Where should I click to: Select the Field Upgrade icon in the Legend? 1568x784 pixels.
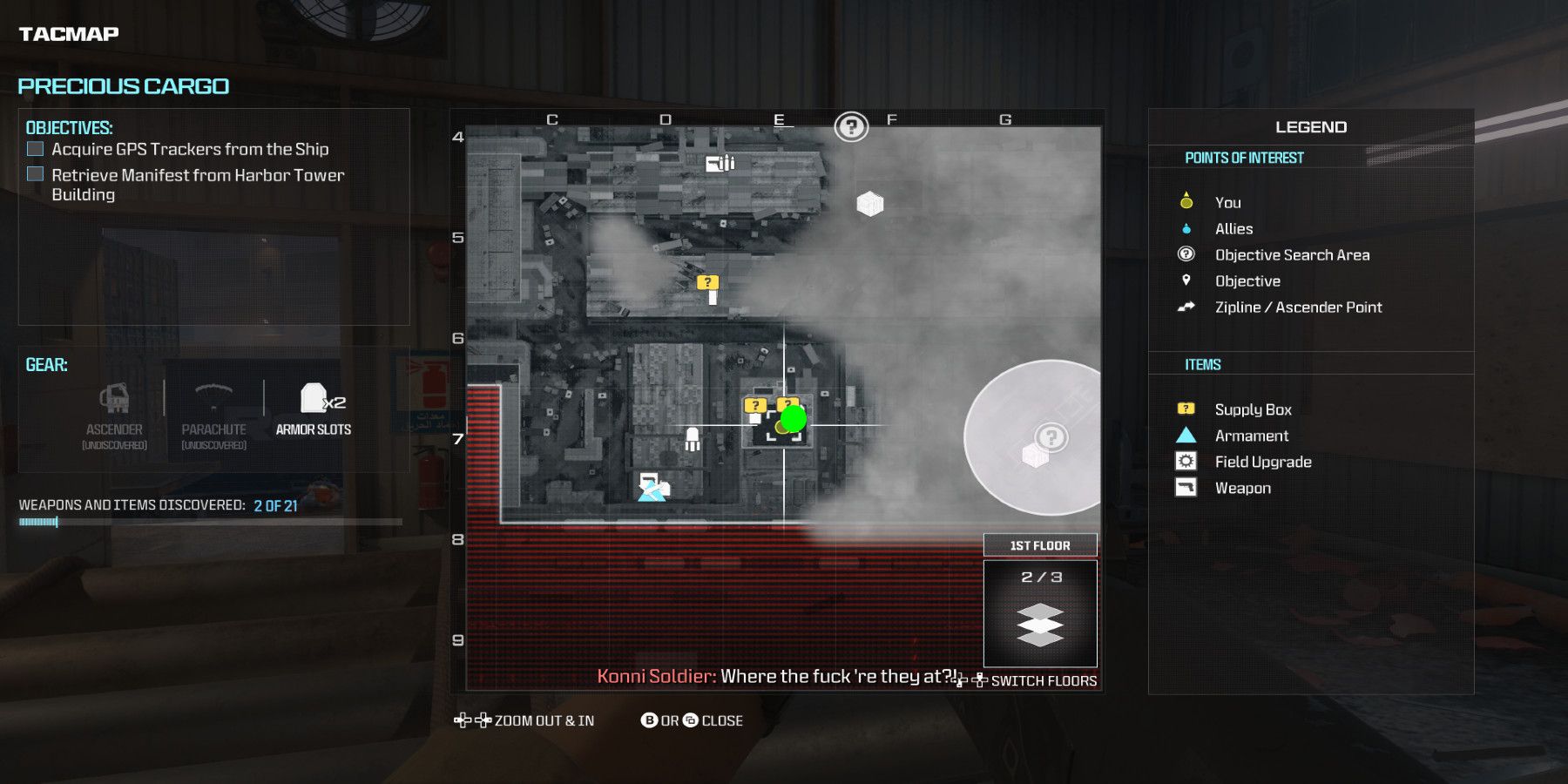tap(1186, 462)
